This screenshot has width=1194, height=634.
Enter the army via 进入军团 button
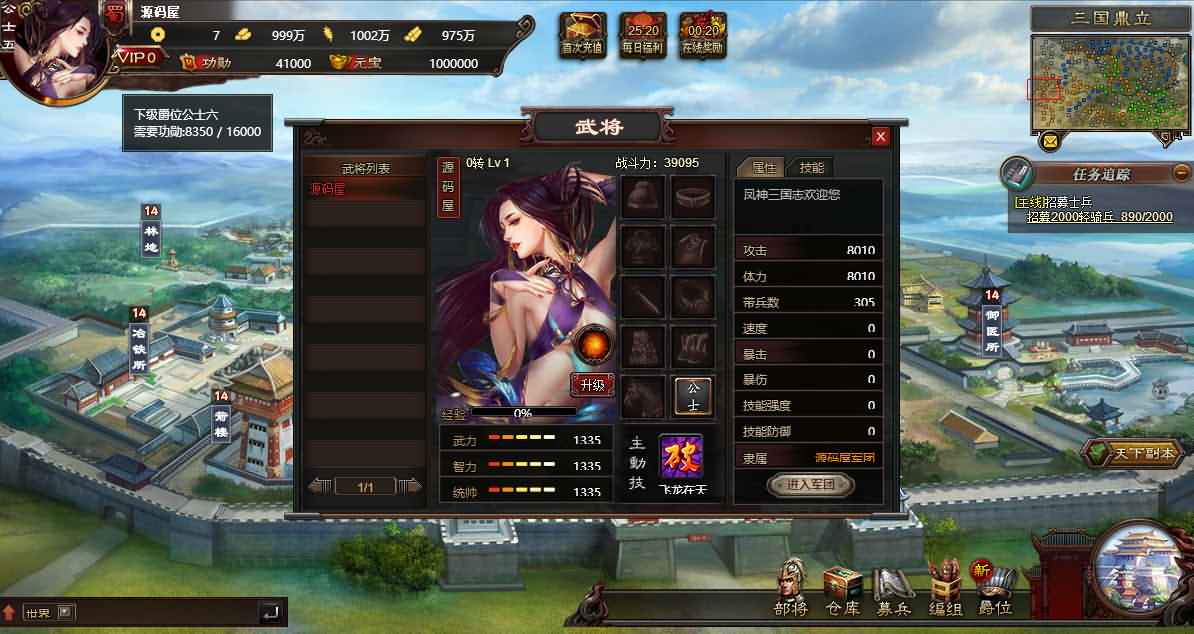click(809, 485)
